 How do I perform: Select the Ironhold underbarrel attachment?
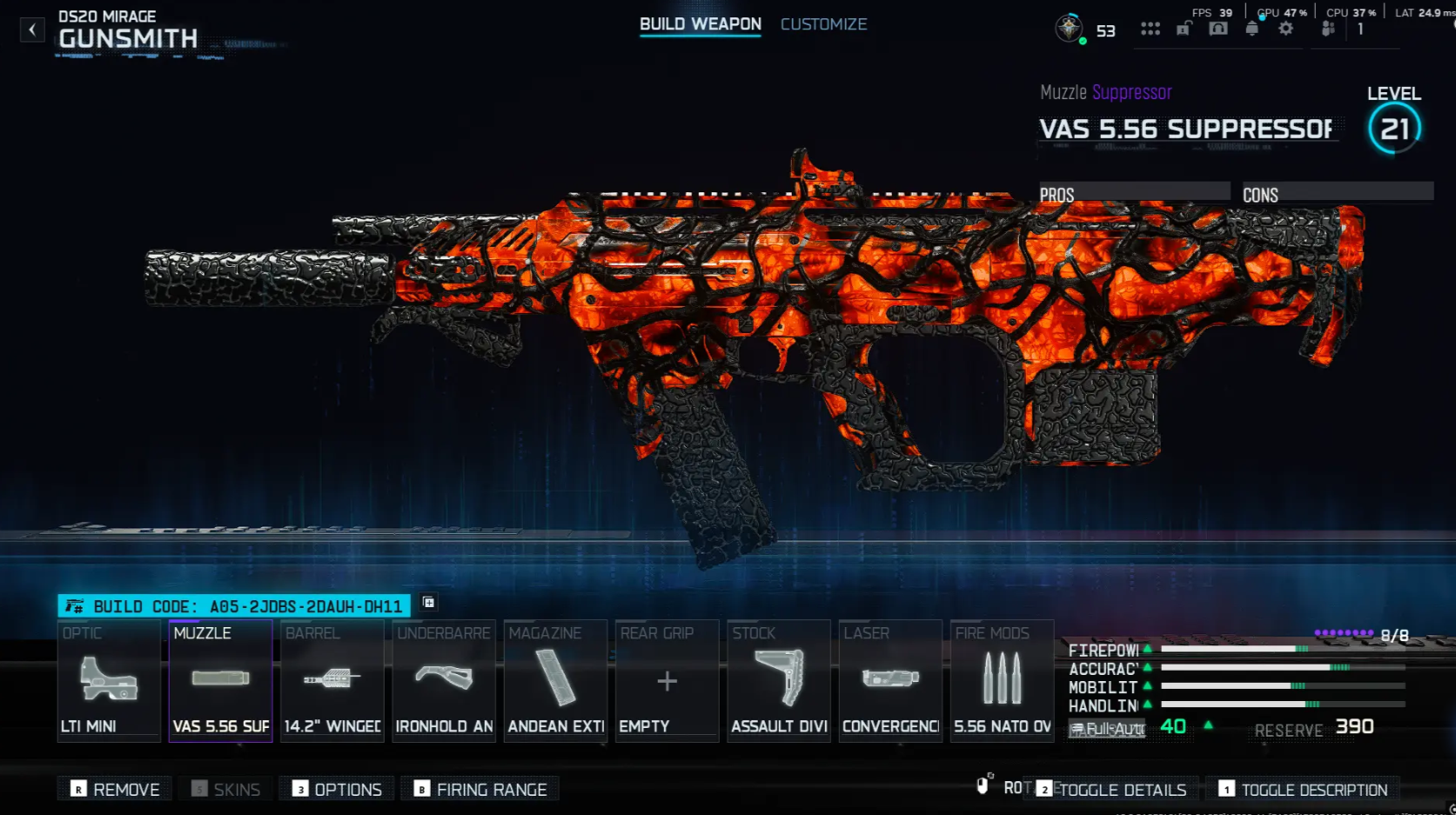[444, 683]
